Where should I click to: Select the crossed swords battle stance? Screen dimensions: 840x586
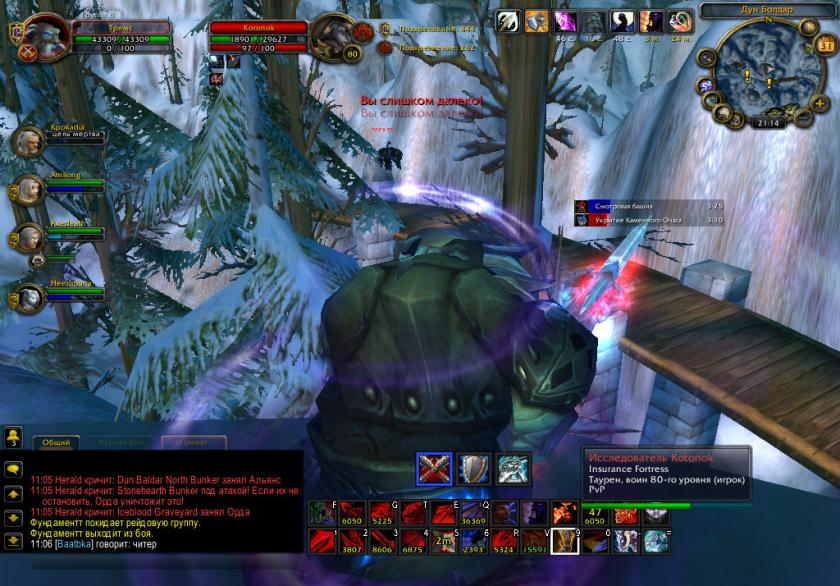(431, 469)
